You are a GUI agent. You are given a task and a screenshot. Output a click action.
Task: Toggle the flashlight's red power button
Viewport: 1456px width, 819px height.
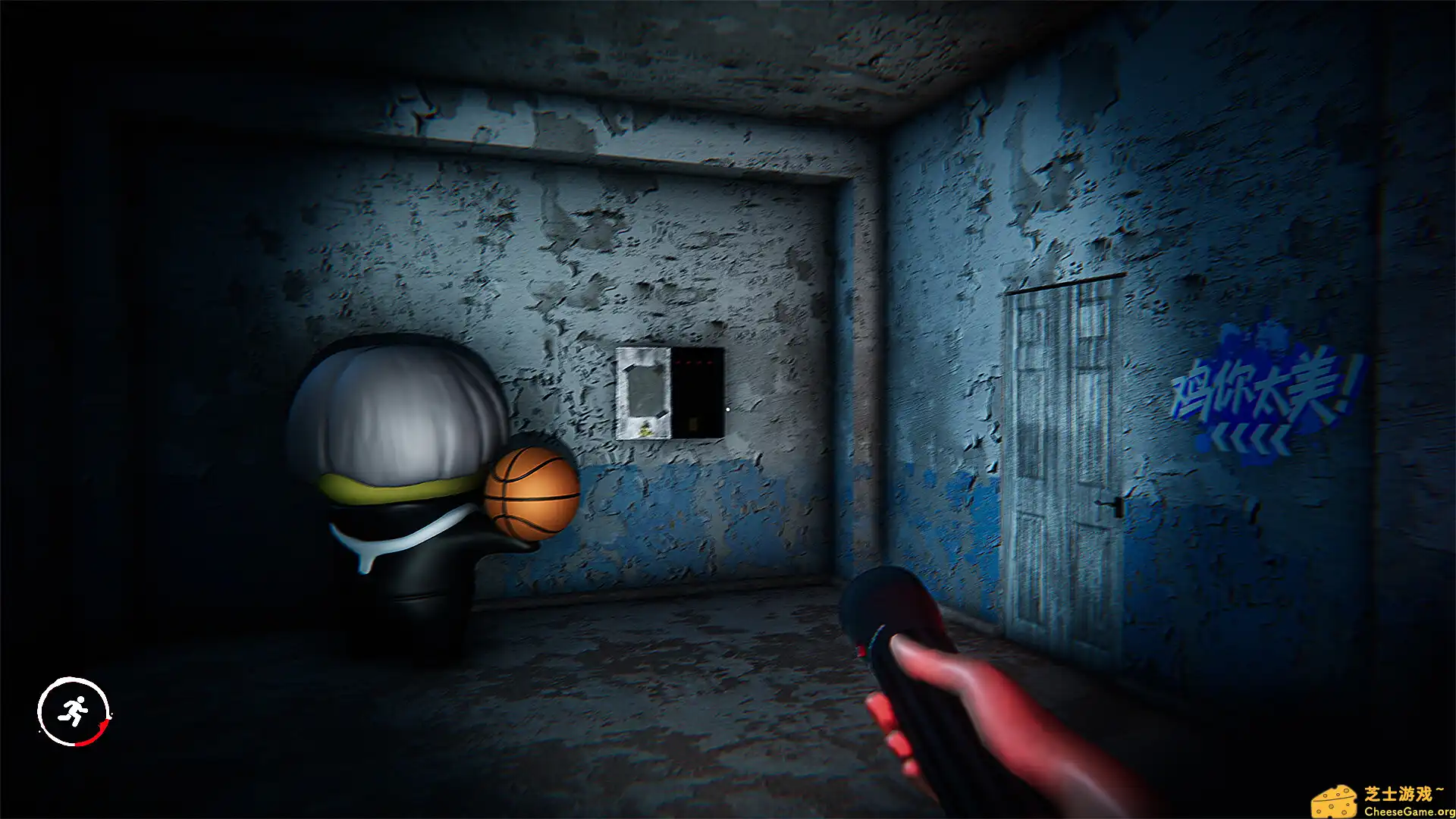pos(861,651)
